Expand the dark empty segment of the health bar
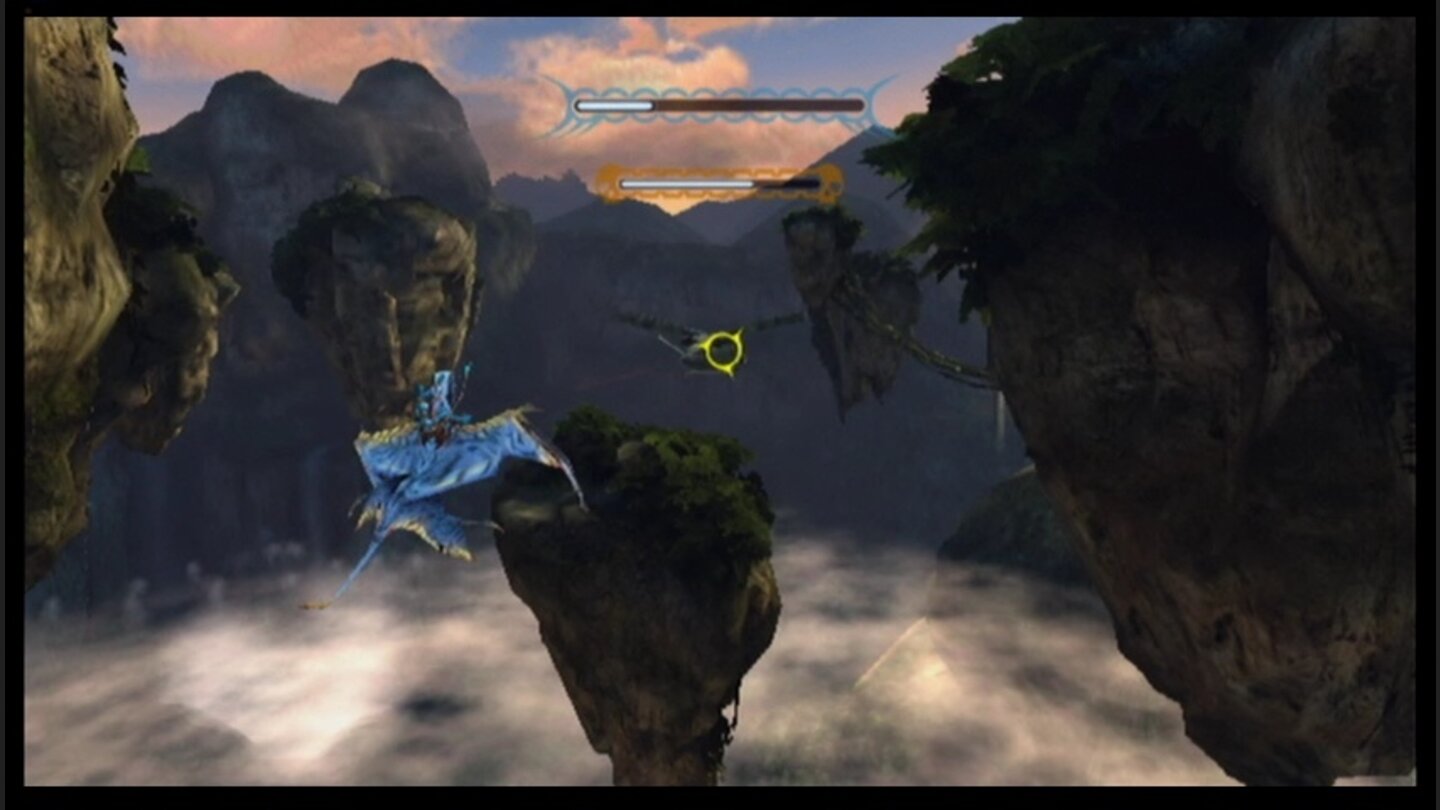This screenshot has height=810, width=1440. point(760,102)
